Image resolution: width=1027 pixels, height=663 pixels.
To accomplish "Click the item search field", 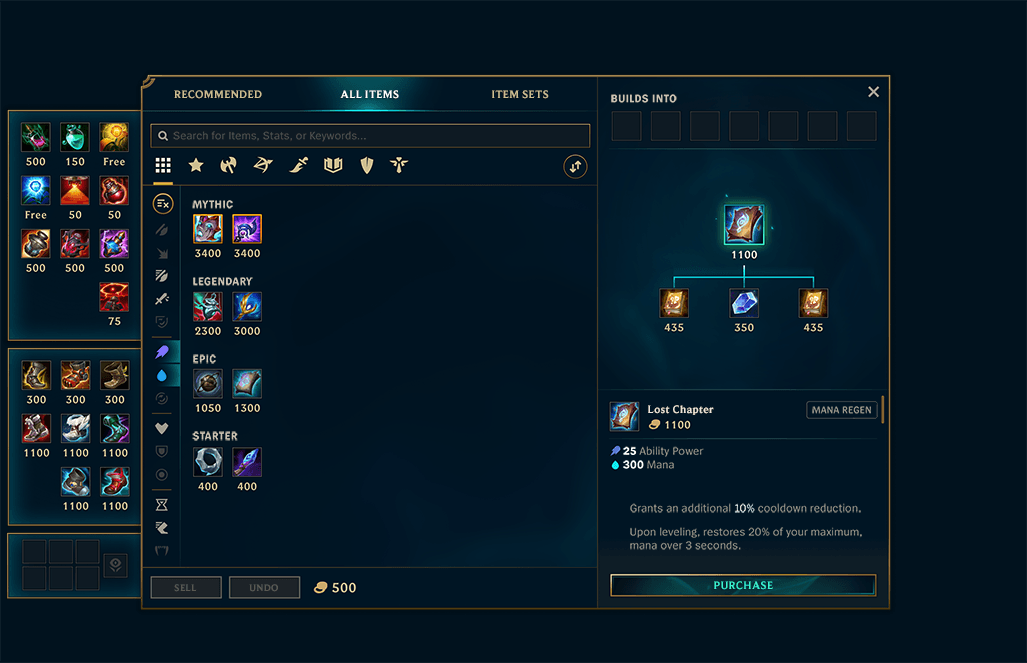I will tap(370, 136).
